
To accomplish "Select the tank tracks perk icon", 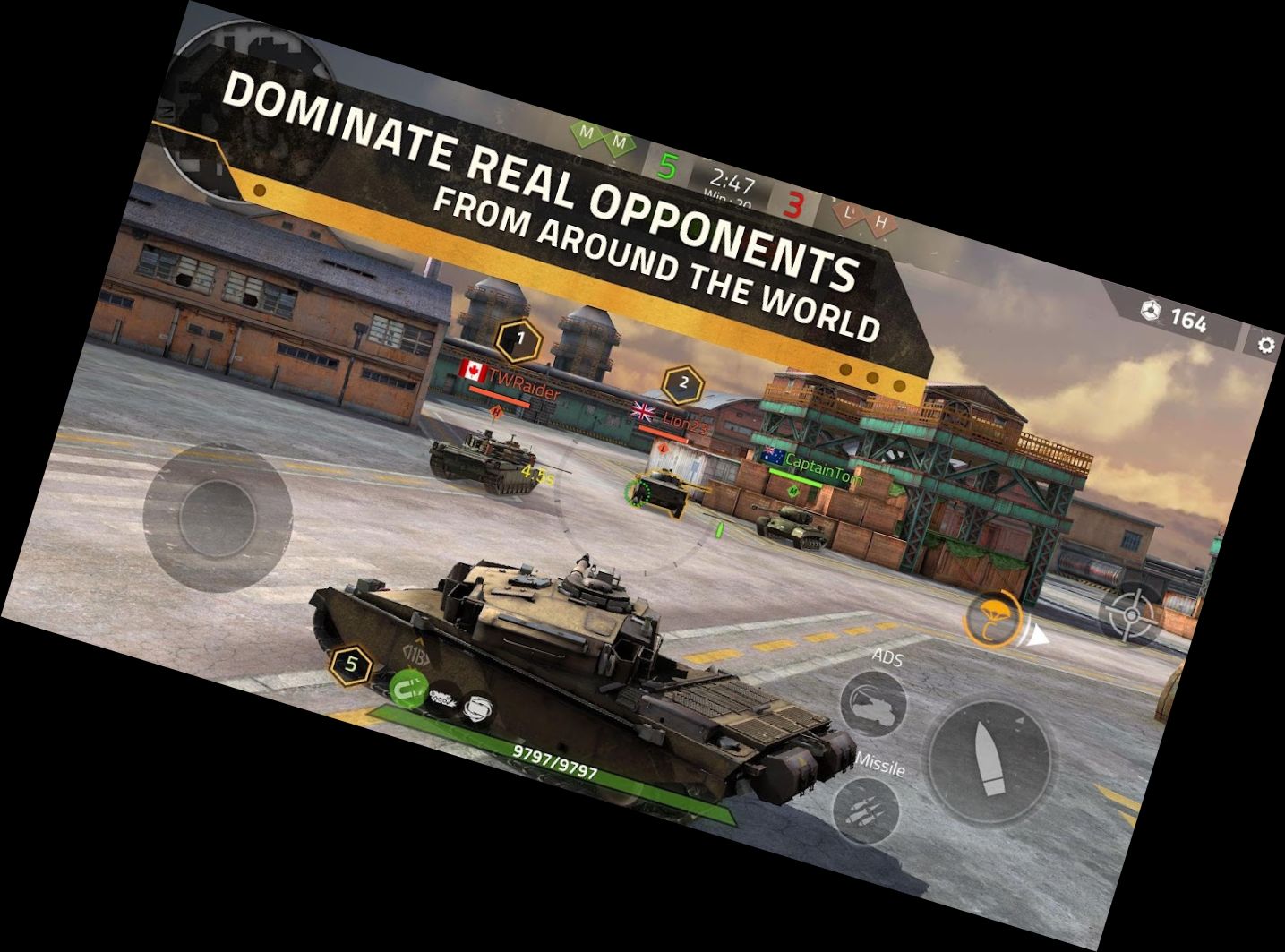I will 443,699.
